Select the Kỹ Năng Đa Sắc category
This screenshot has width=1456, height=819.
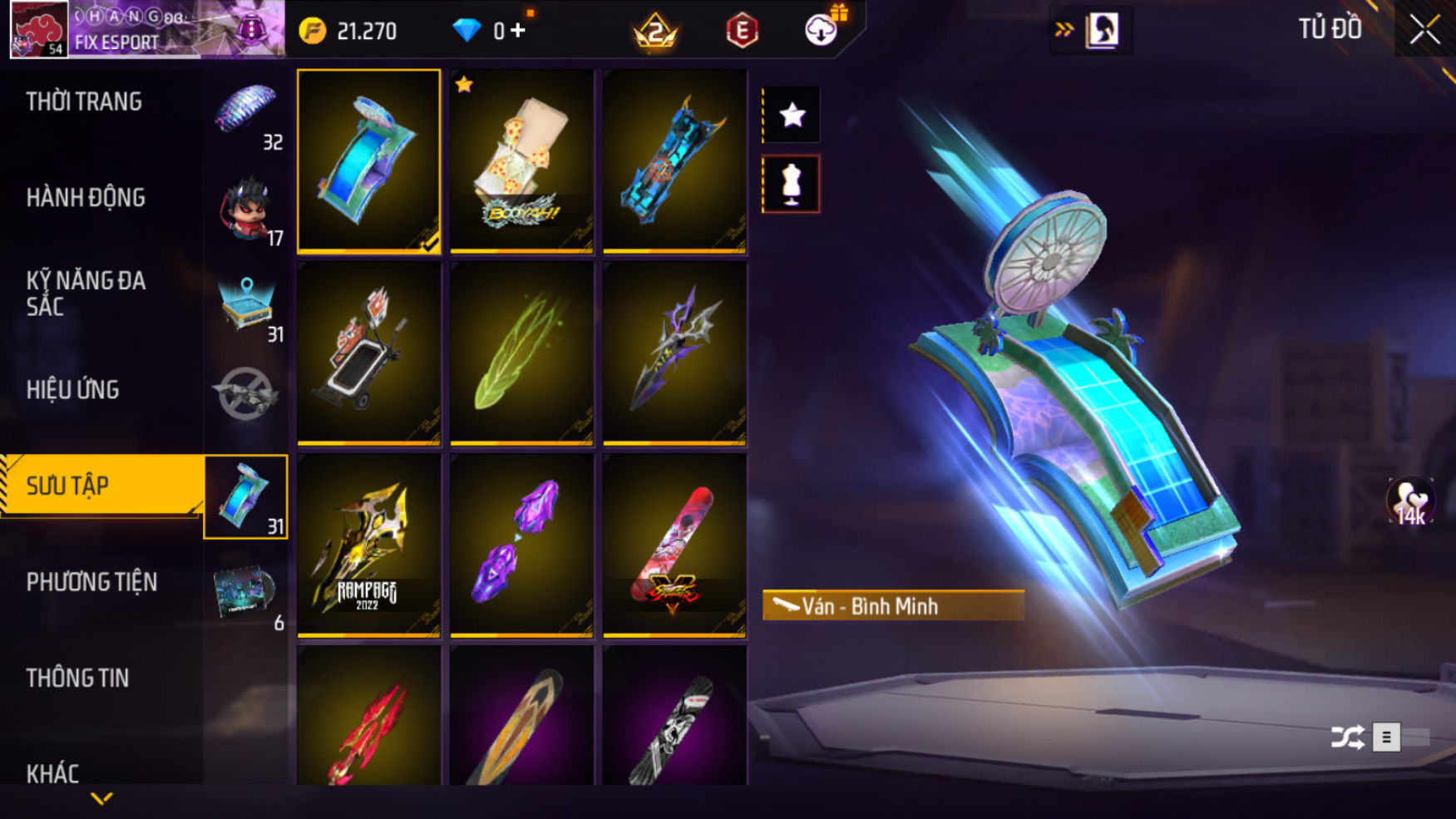tap(86, 294)
